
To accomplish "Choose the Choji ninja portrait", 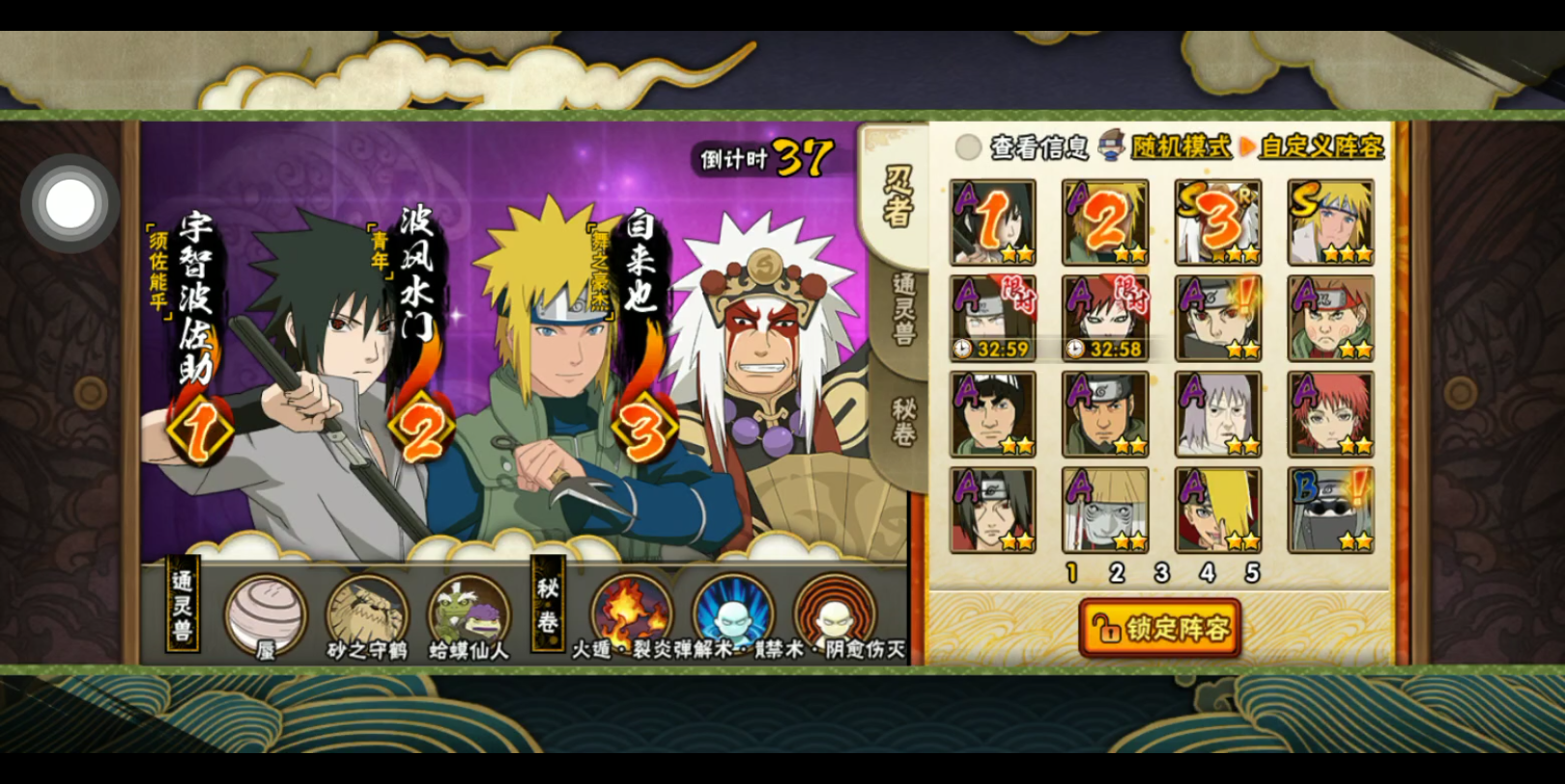I will tap(1330, 319).
